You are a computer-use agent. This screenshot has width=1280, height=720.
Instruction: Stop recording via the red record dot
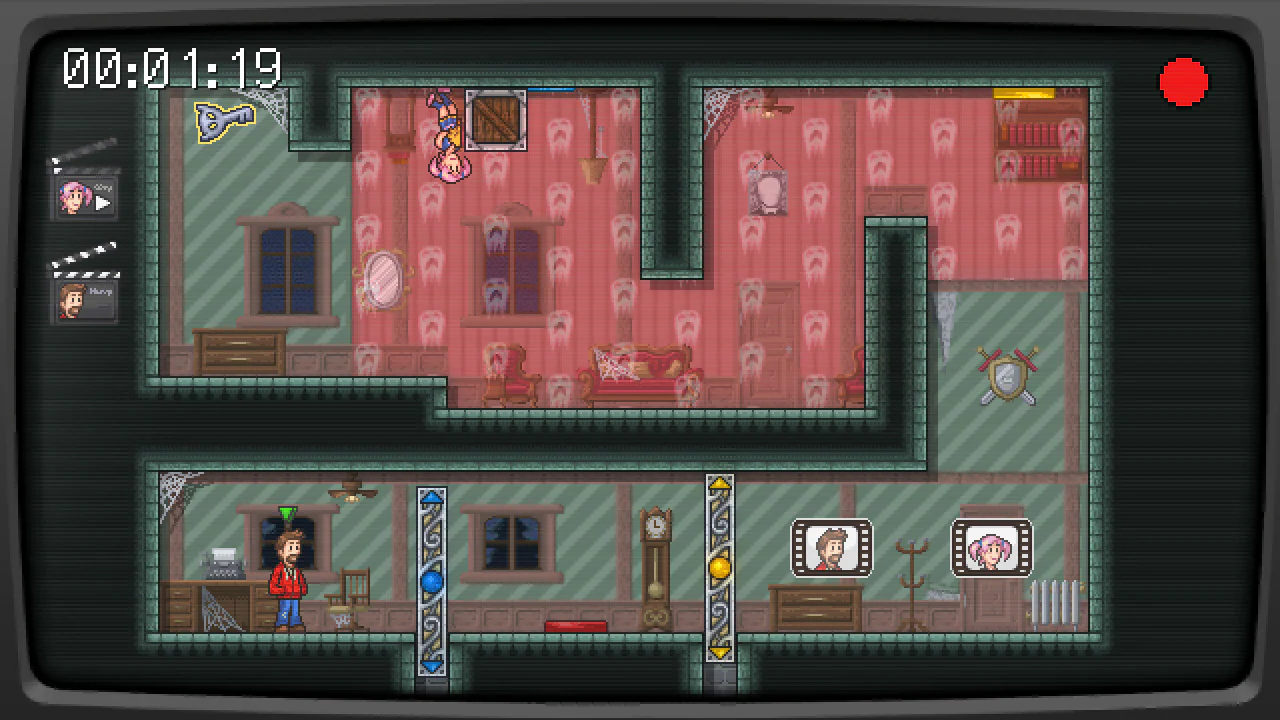[x=1184, y=80]
